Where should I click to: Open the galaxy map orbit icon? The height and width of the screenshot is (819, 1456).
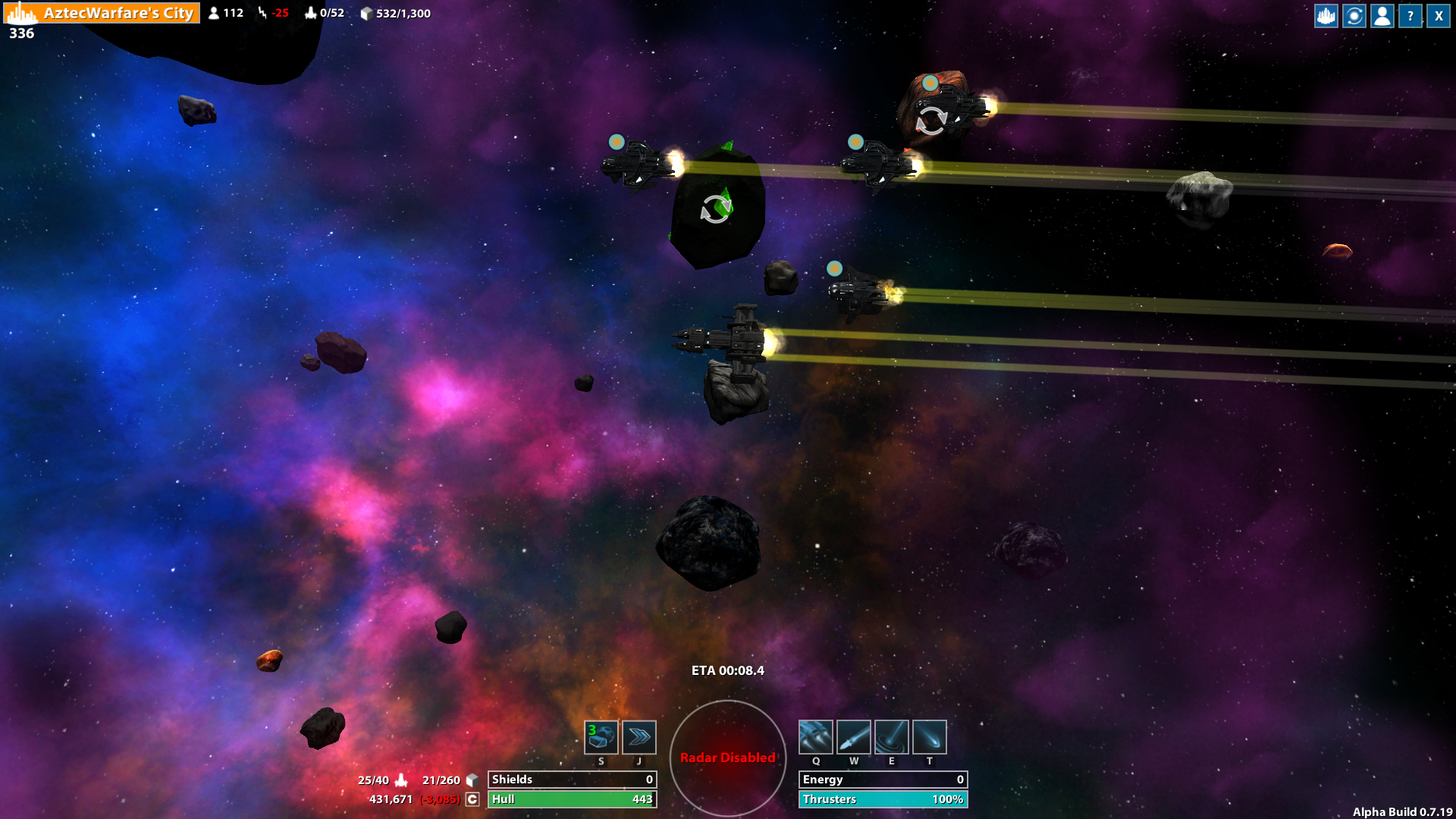click(1353, 15)
